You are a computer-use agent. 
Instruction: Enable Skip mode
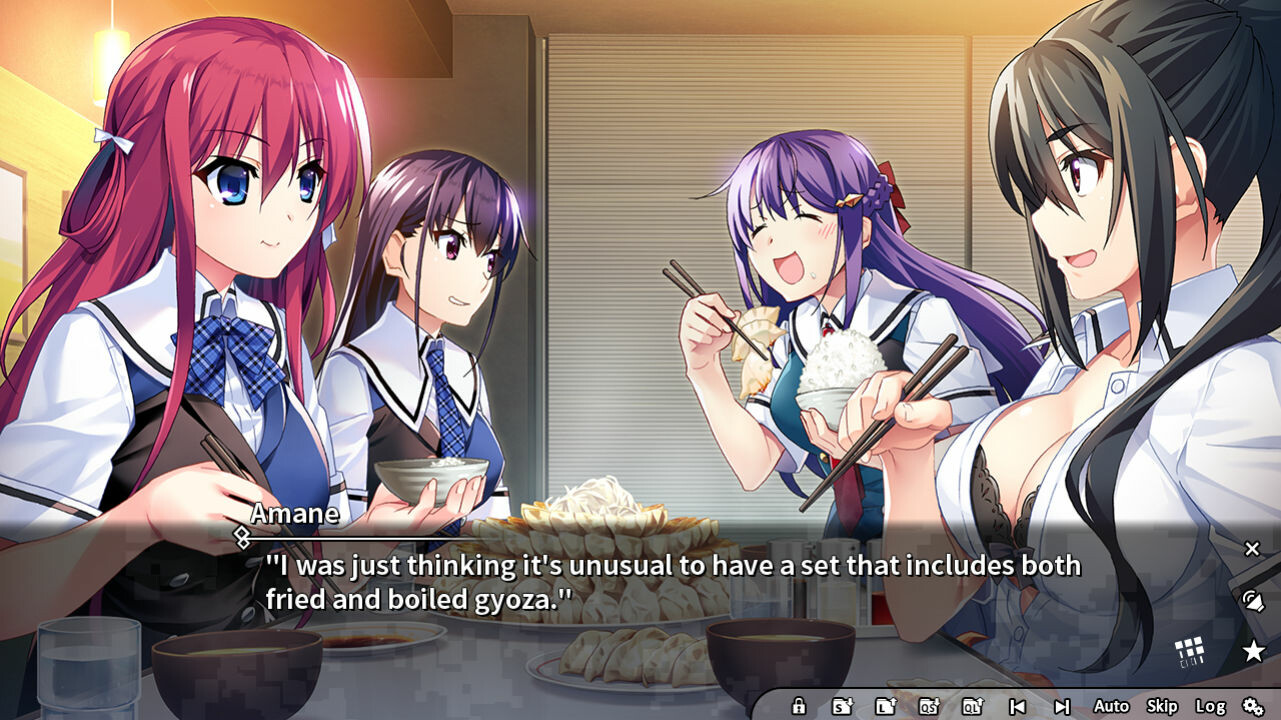pyautogui.click(x=1165, y=706)
